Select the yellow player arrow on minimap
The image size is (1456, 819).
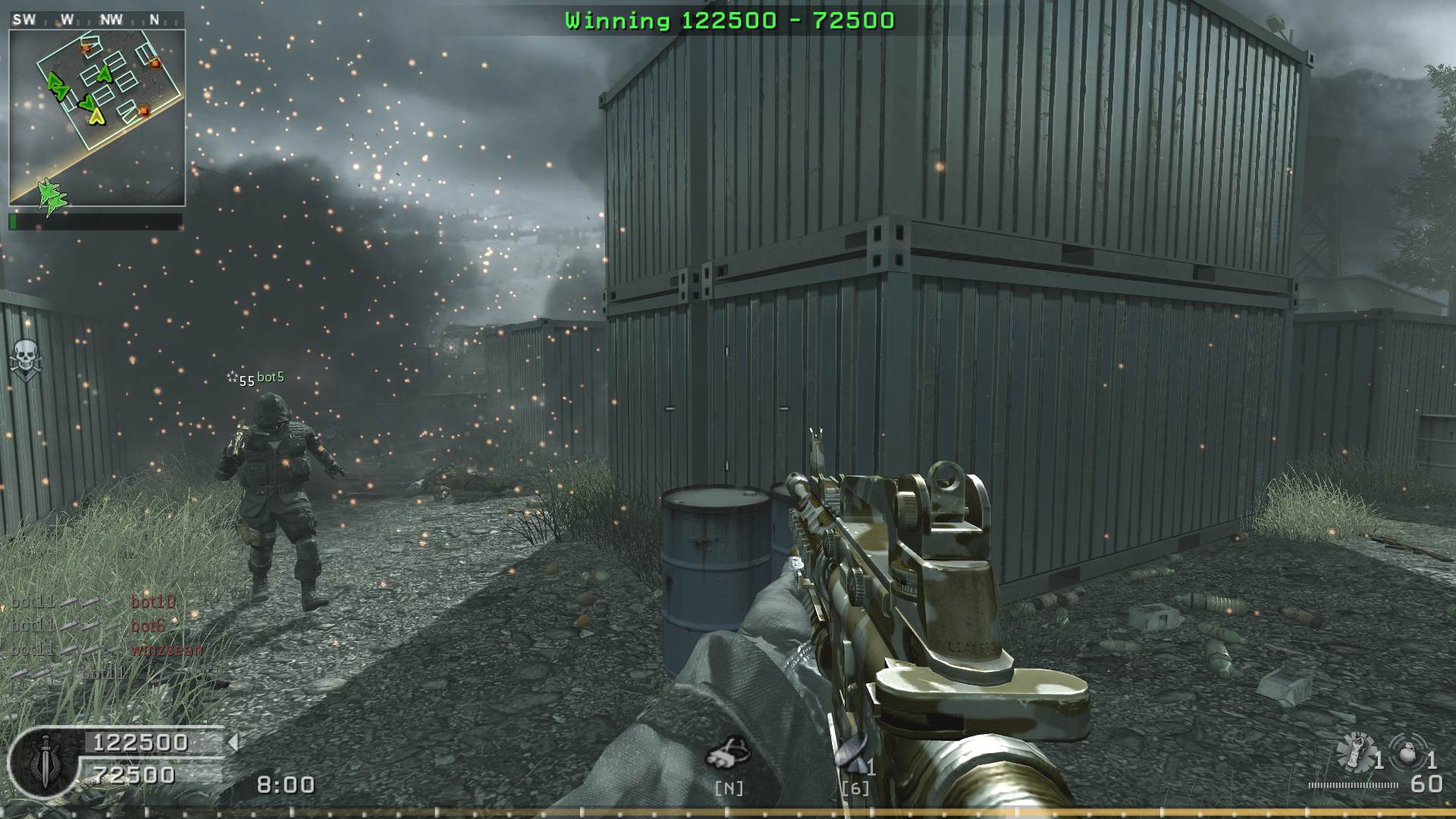(96, 115)
